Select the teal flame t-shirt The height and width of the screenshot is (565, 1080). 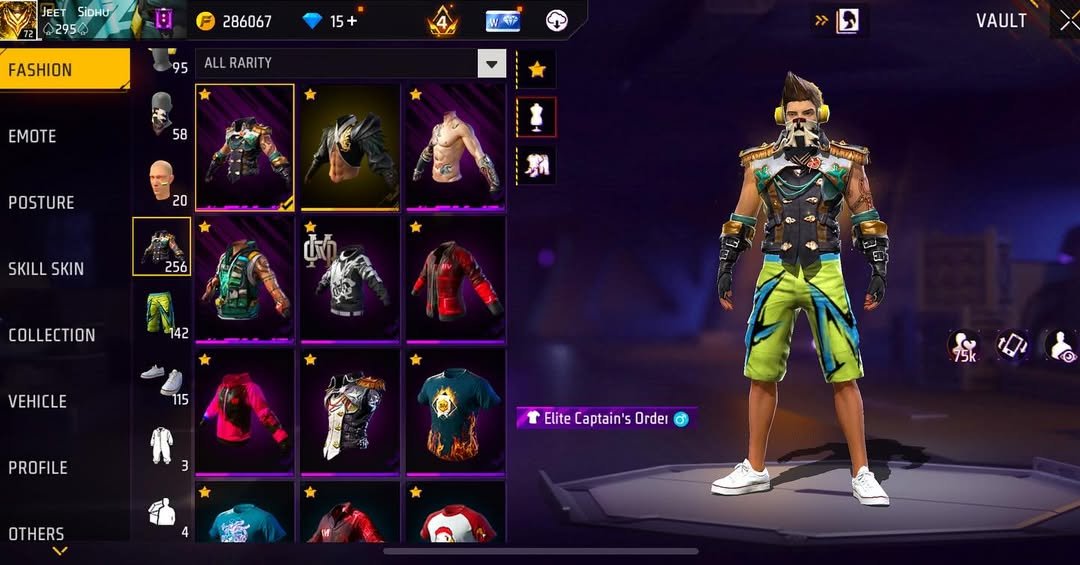coord(455,410)
